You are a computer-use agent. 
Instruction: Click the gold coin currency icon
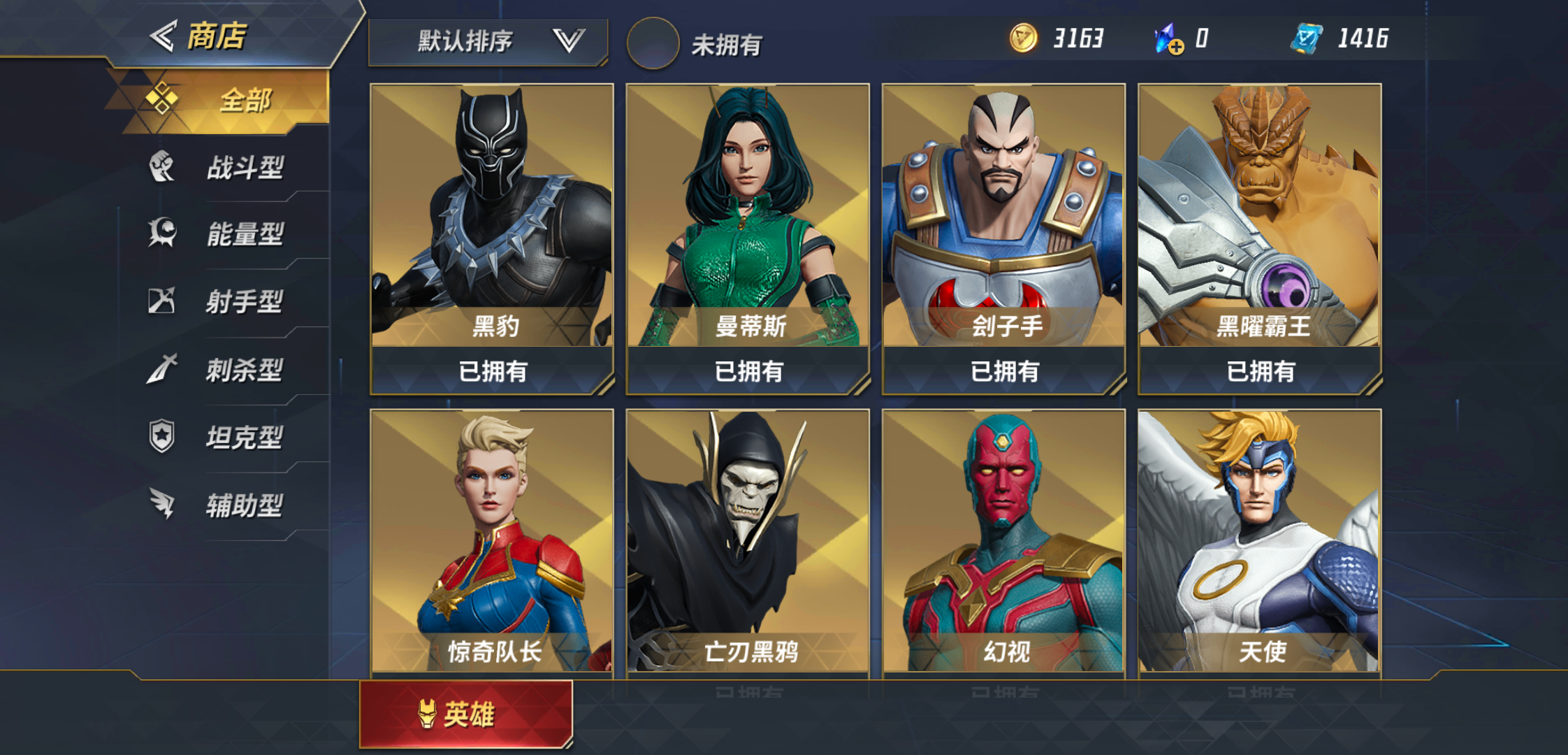pos(1025,40)
